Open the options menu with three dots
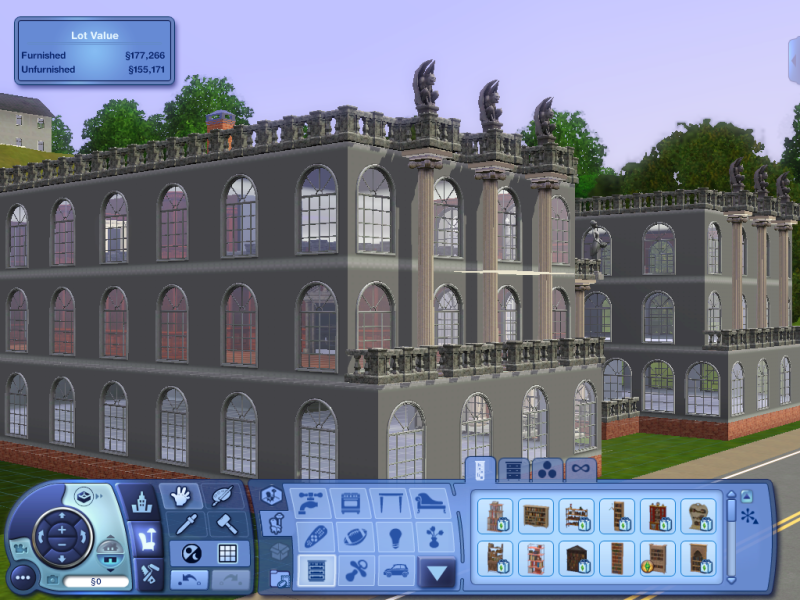Image resolution: width=800 pixels, height=600 pixels. point(24,577)
